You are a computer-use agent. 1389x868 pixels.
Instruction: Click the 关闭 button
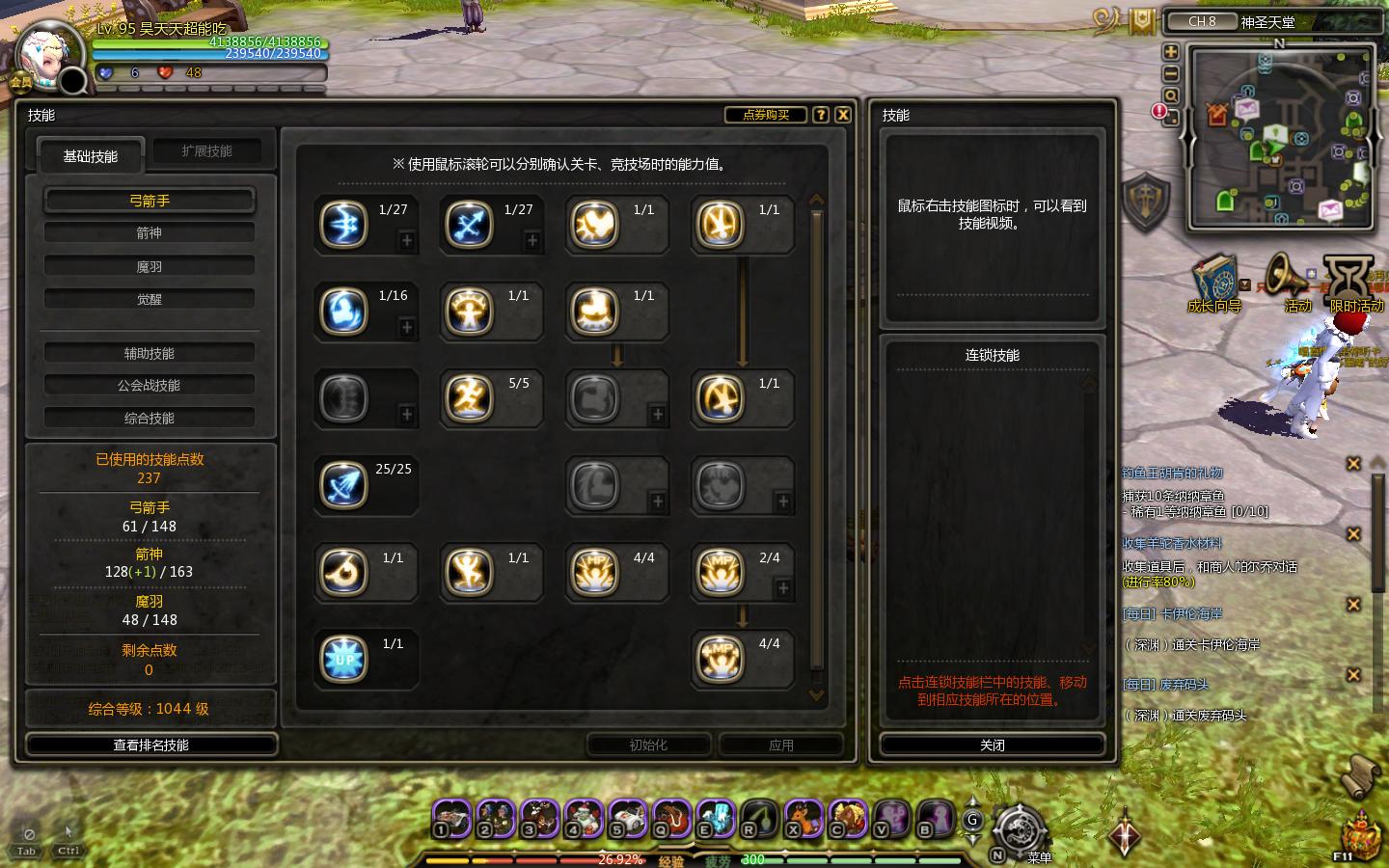point(993,745)
